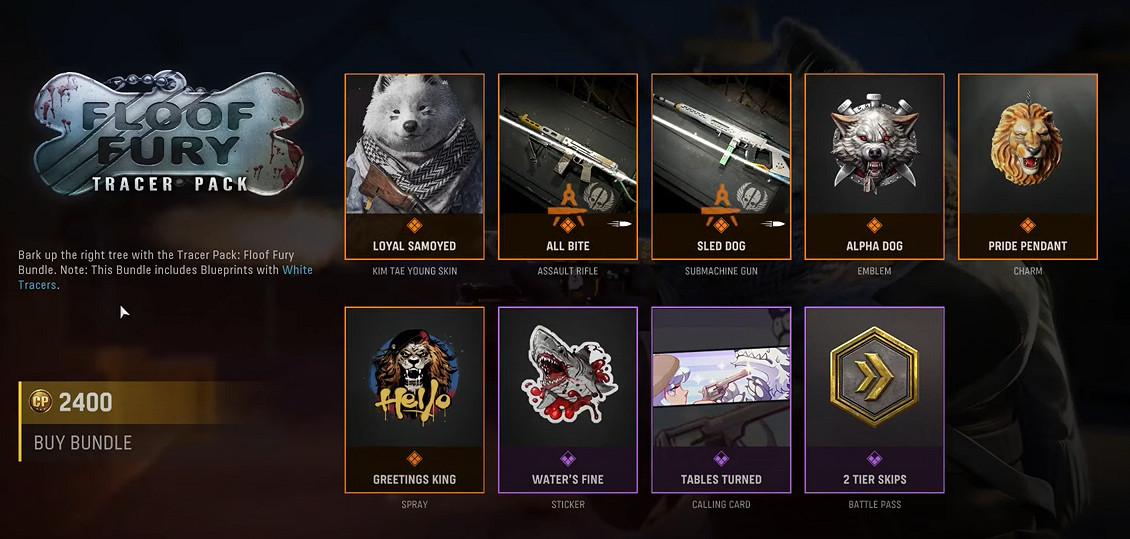Image resolution: width=1130 pixels, height=539 pixels.
Task: Select the Loyal Samoyed operator skin
Action: 414,166
